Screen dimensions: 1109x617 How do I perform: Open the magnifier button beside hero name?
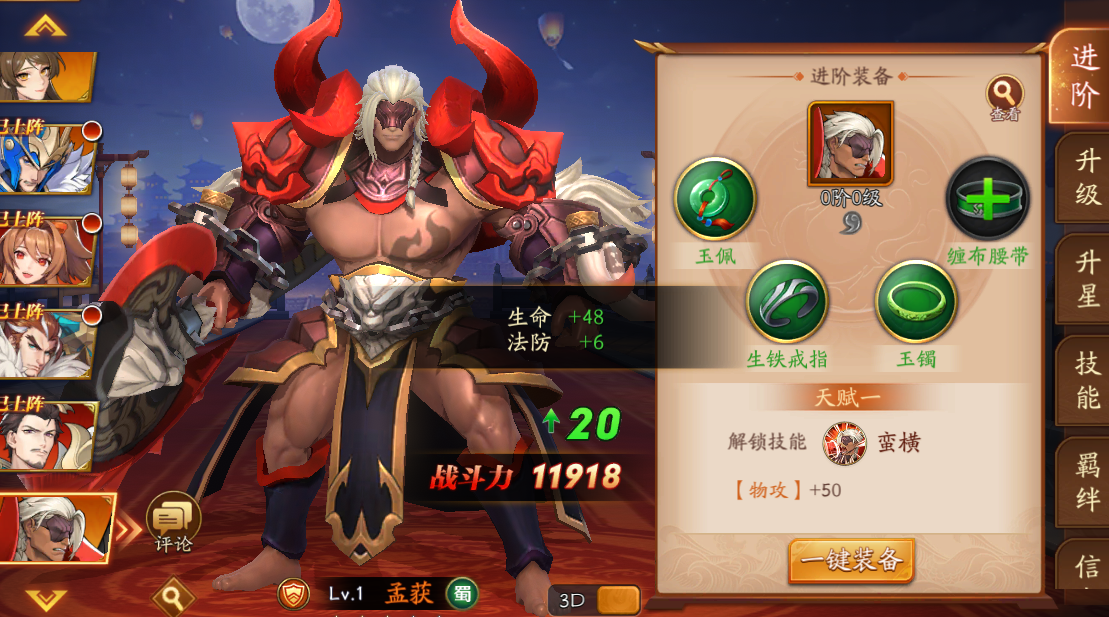pyautogui.click(x=173, y=598)
